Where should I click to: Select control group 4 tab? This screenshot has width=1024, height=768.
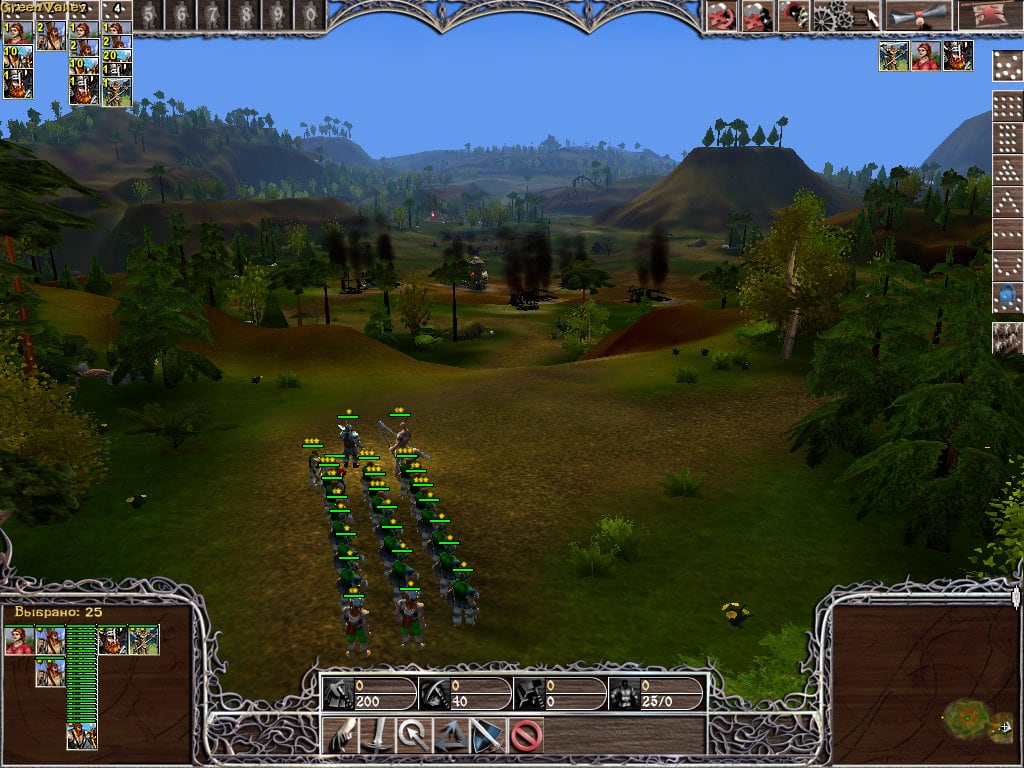(117, 13)
